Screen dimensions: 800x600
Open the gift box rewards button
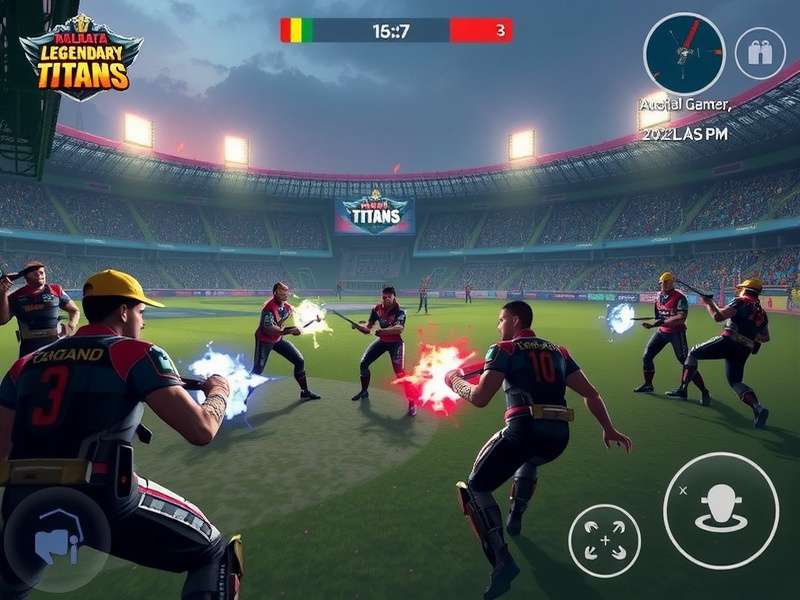click(760, 53)
